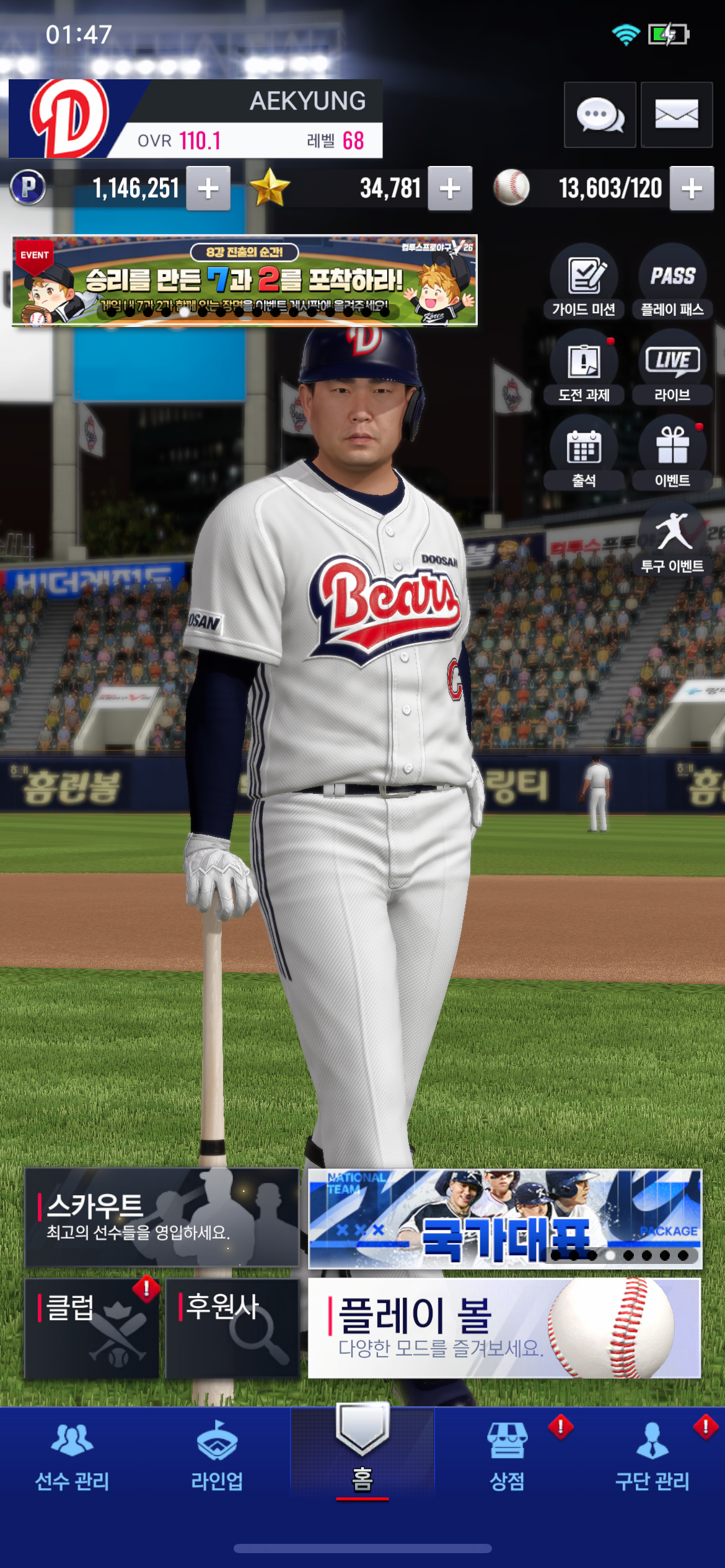Add more baseballs with plus button
This screenshot has width=725, height=1568.
[692, 188]
